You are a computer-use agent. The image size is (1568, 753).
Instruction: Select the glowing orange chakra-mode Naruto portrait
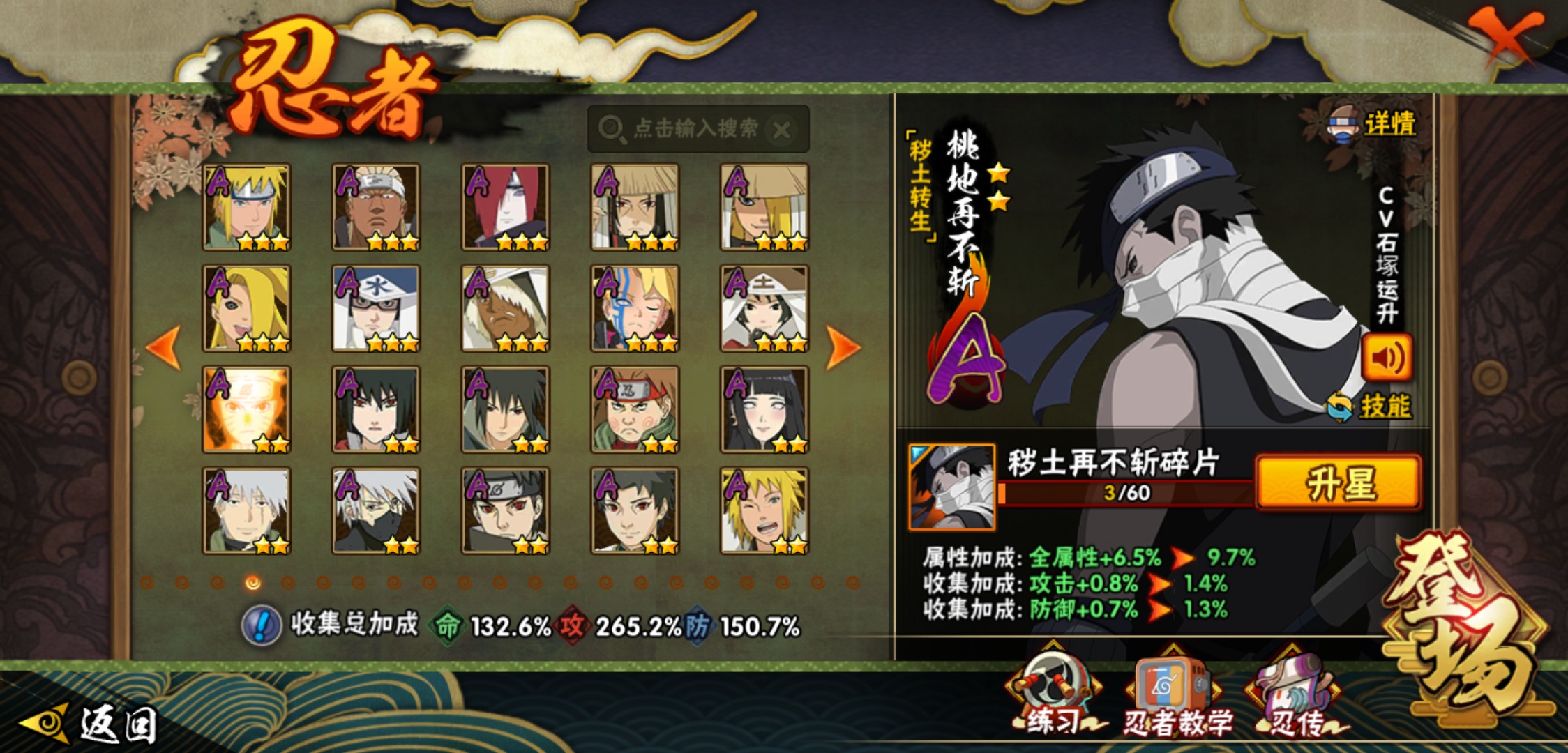click(x=246, y=409)
